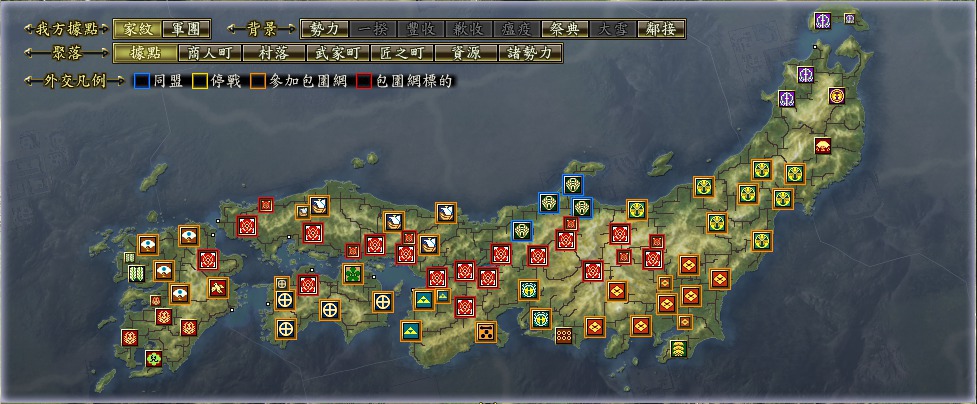The height and width of the screenshot is (404, 977).
Task: Select the 據點 settlement filter
Action: (x=134, y=53)
